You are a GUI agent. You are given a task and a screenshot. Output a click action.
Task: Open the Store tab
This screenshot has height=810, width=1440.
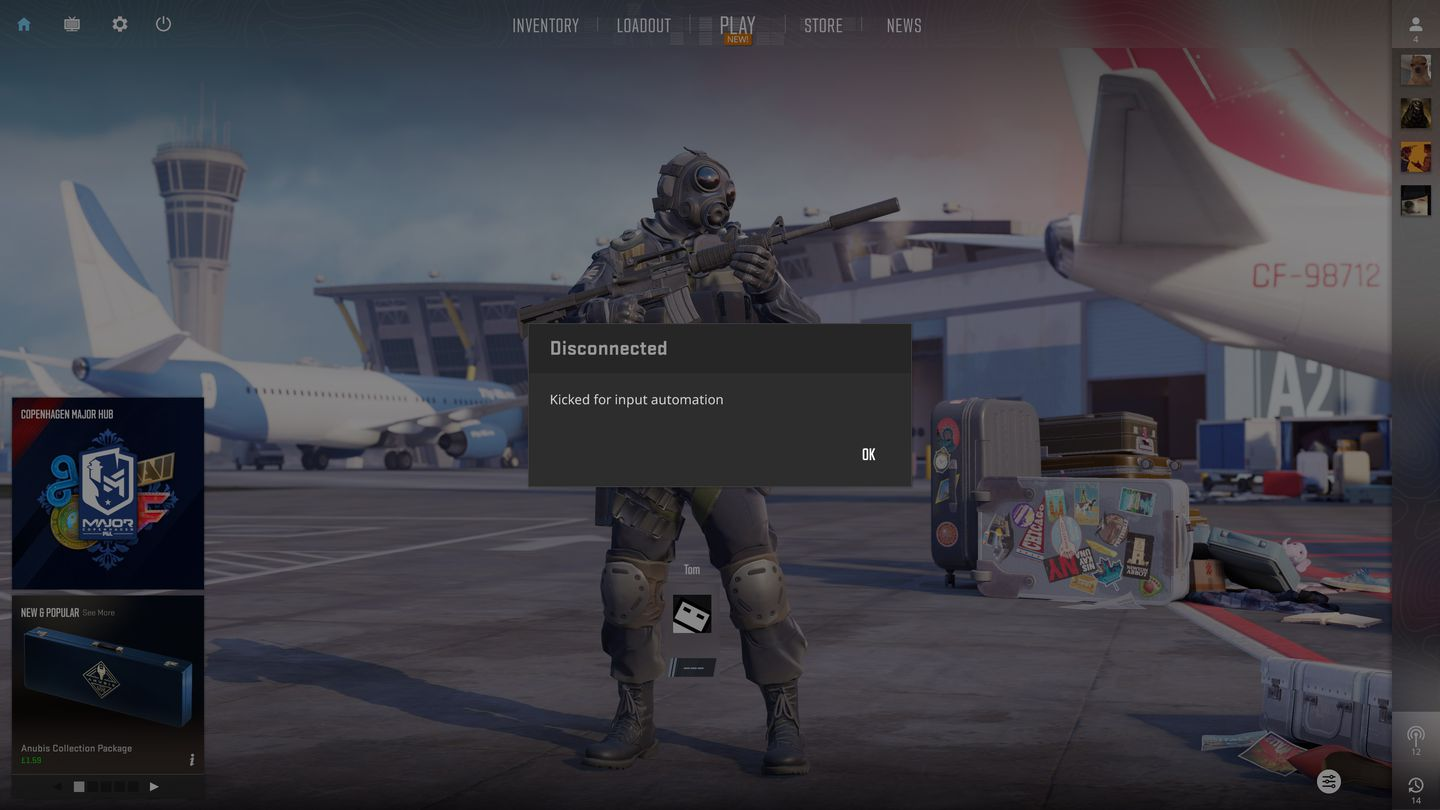coord(823,26)
